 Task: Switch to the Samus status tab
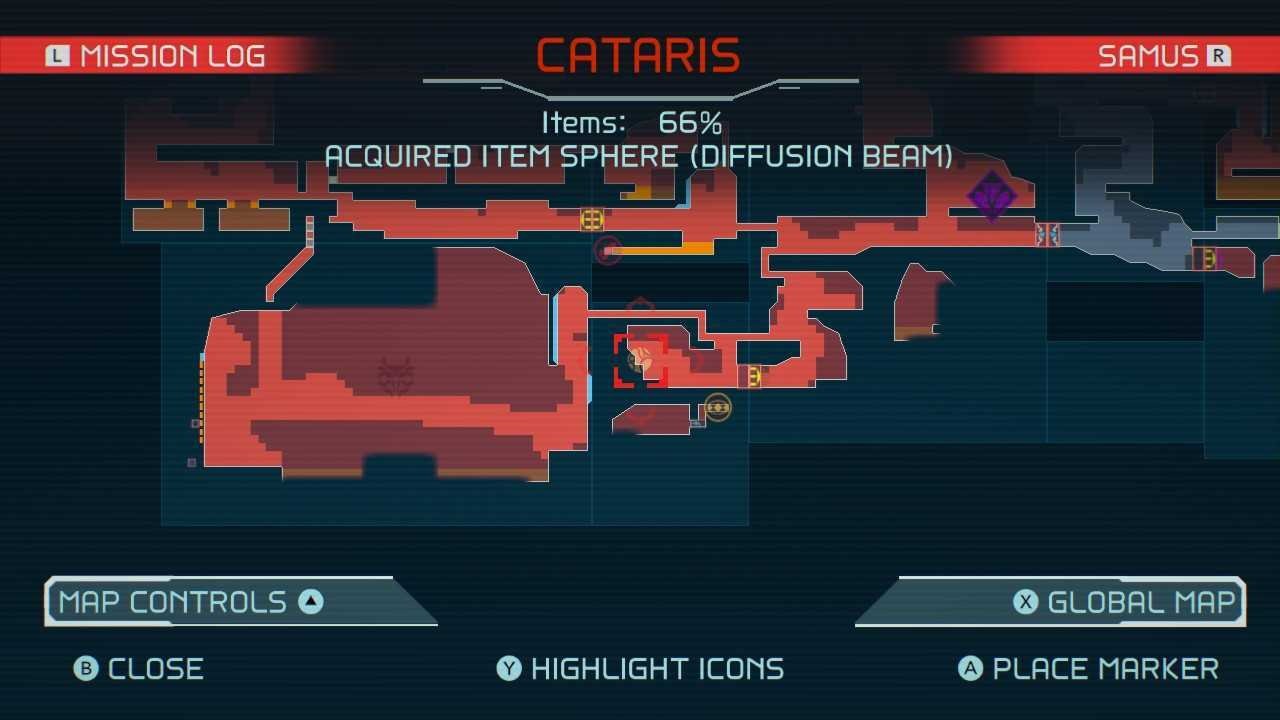(1163, 56)
